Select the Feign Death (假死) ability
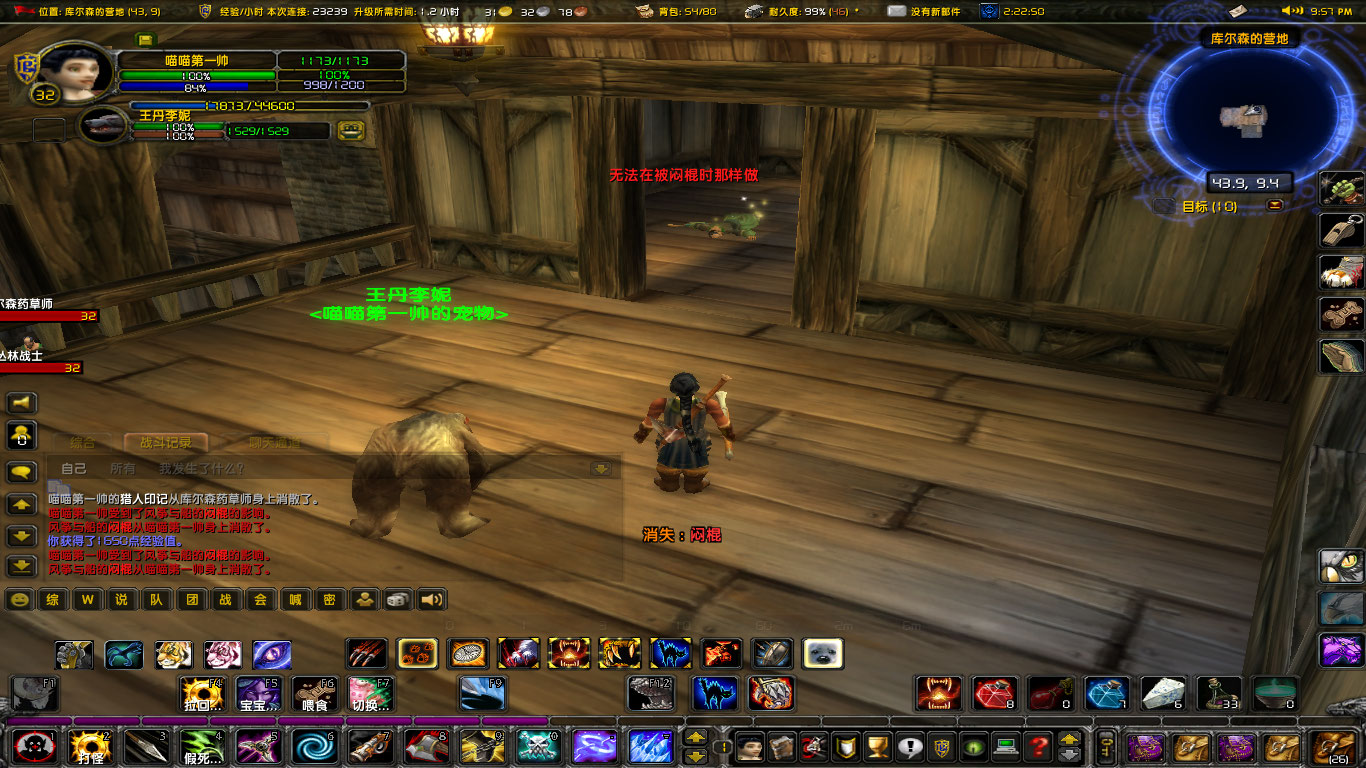Screen dimensions: 1366x768 [200, 747]
